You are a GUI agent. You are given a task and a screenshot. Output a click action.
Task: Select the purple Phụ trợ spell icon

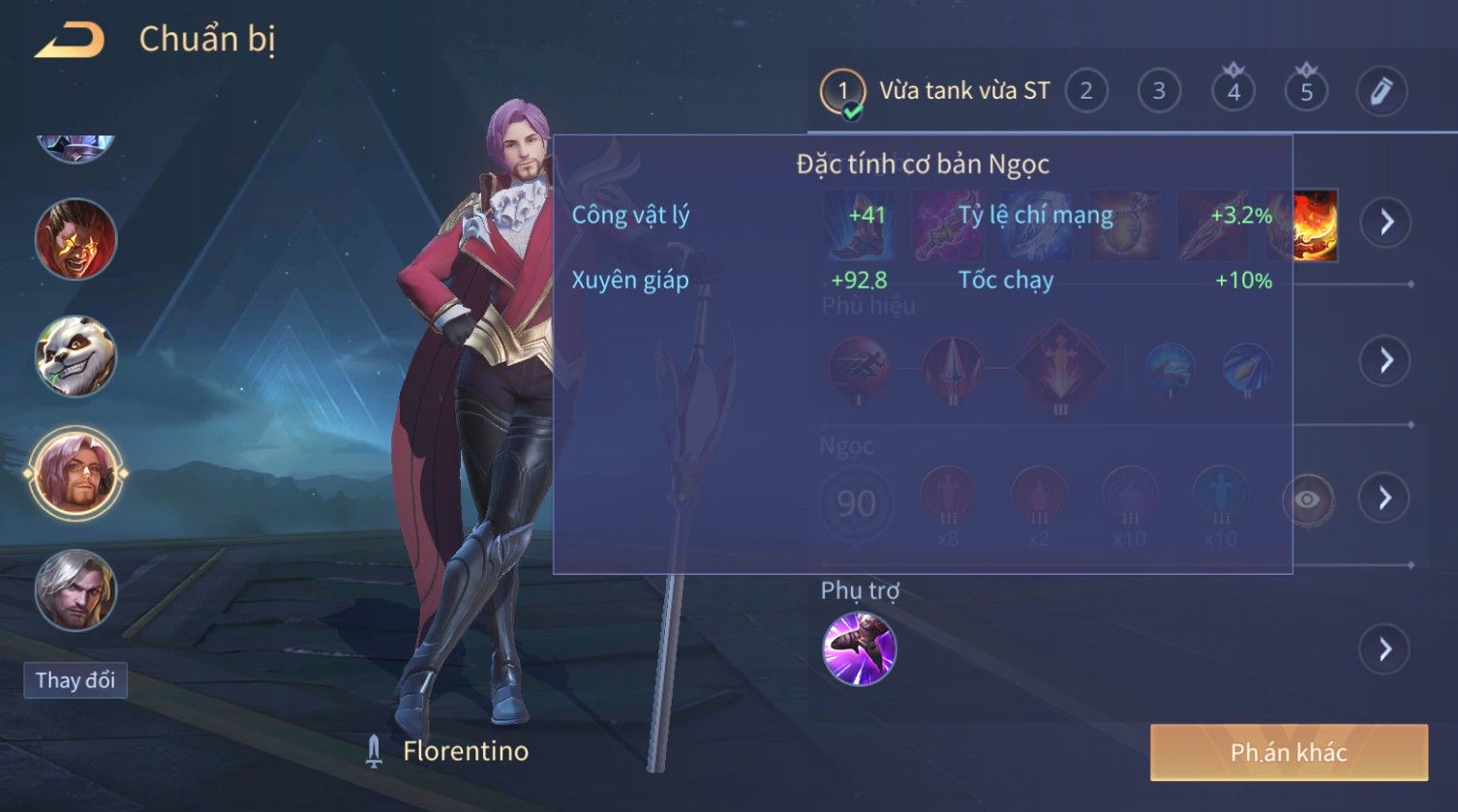pos(859,648)
